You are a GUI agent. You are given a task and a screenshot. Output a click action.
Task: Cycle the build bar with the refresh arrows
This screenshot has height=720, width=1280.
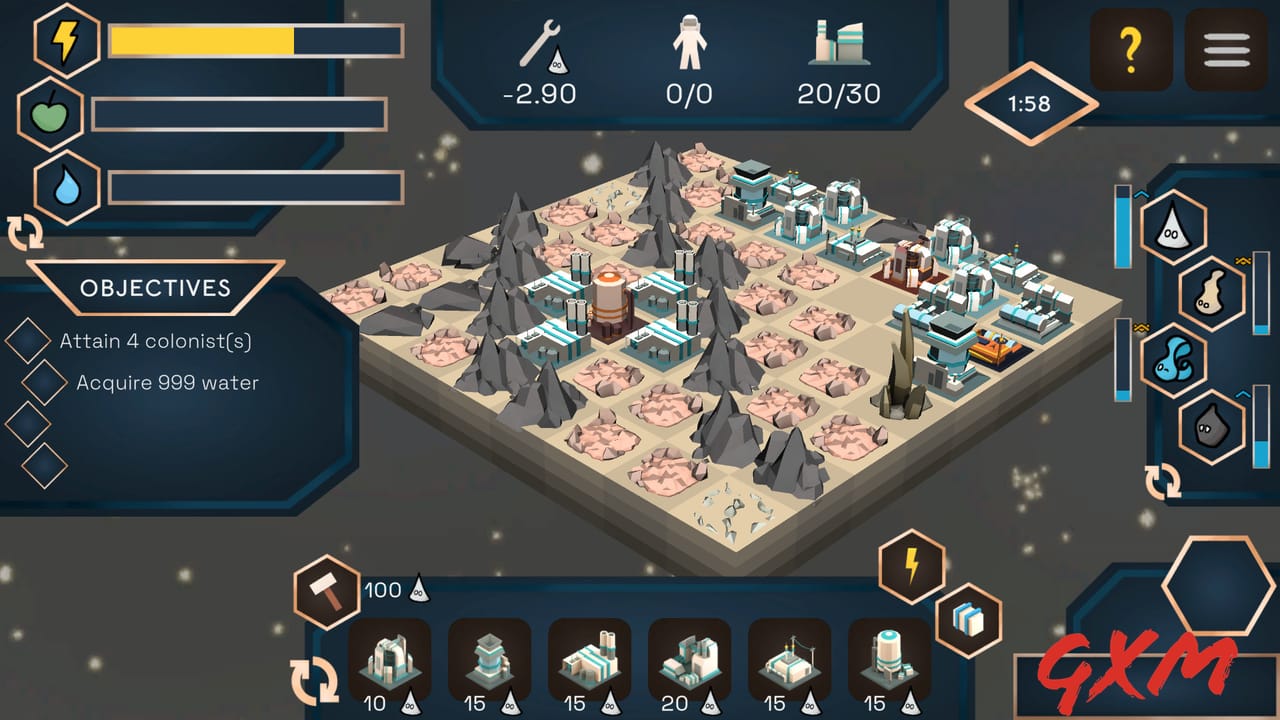[x=314, y=680]
